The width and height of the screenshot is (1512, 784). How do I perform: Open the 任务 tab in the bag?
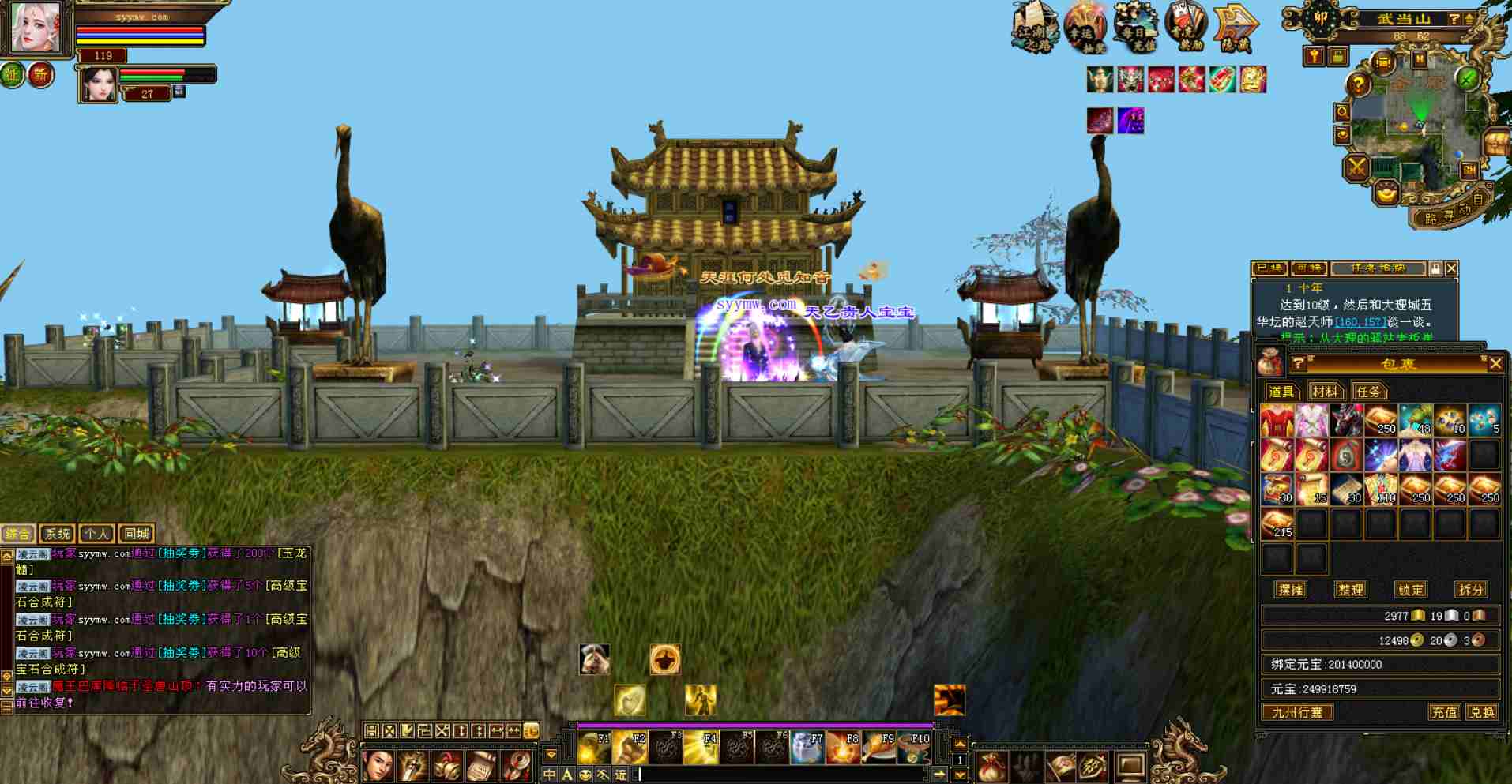click(x=1367, y=392)
